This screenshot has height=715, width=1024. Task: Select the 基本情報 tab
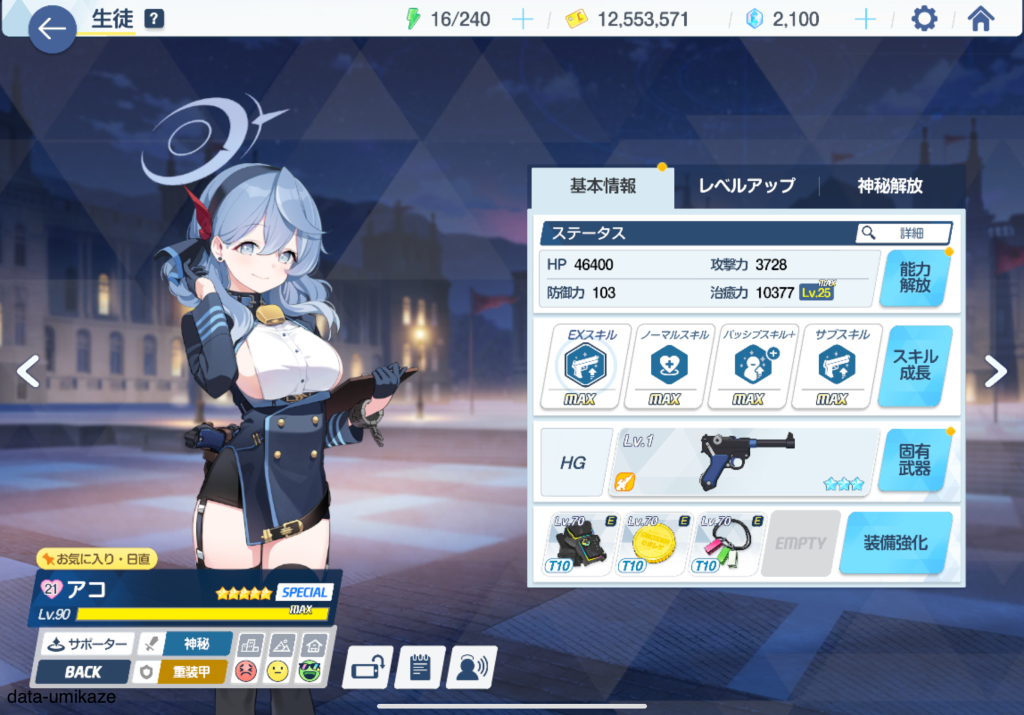[x=603, y=186]
